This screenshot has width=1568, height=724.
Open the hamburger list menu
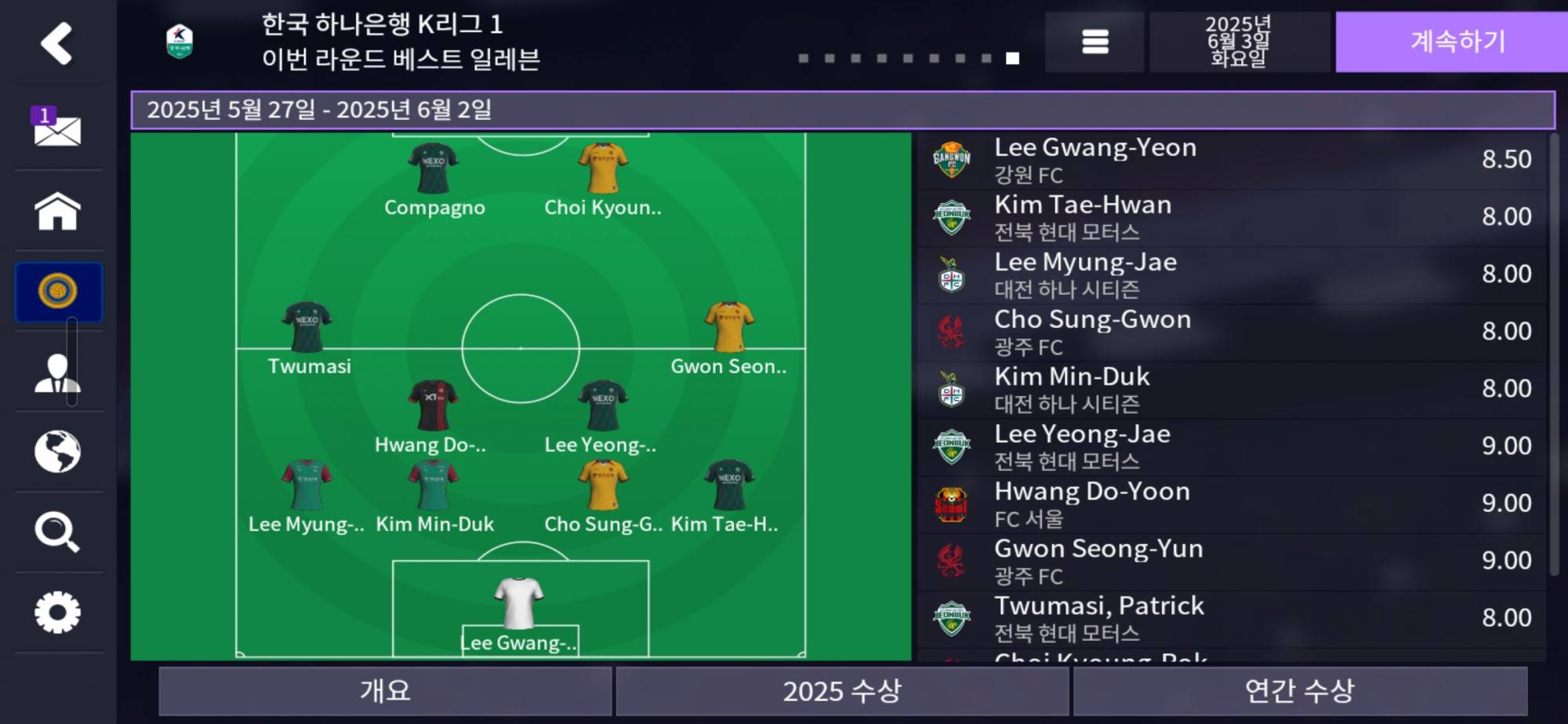[x=1094, y=42]
